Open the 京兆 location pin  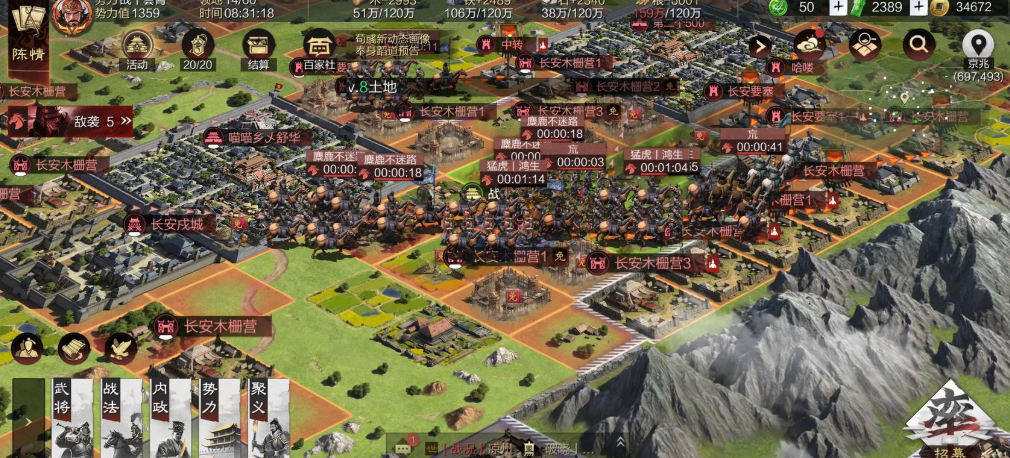(978, 50)
